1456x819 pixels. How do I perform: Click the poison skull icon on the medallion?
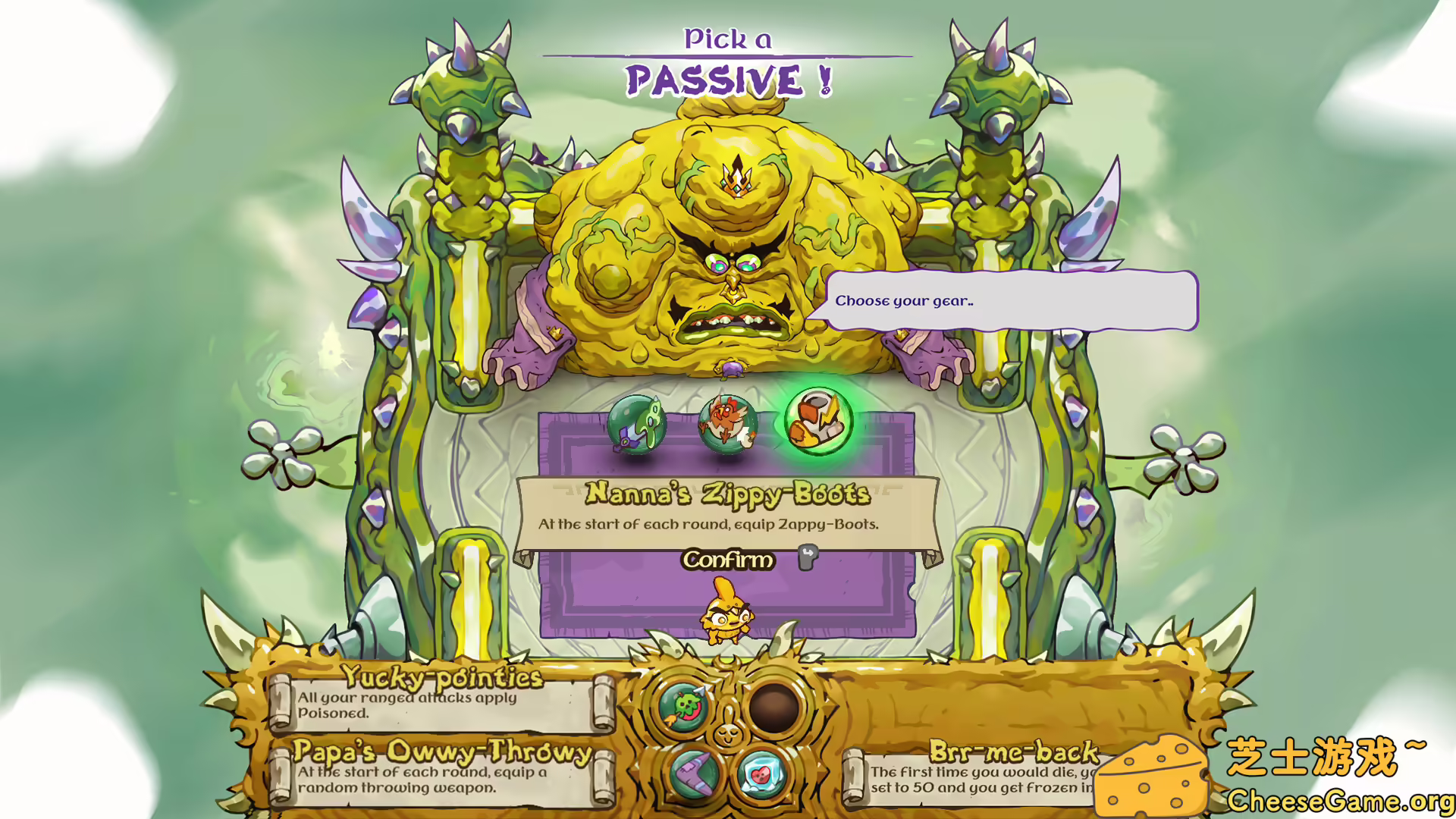pyautogui.click(x=681, y=705)
